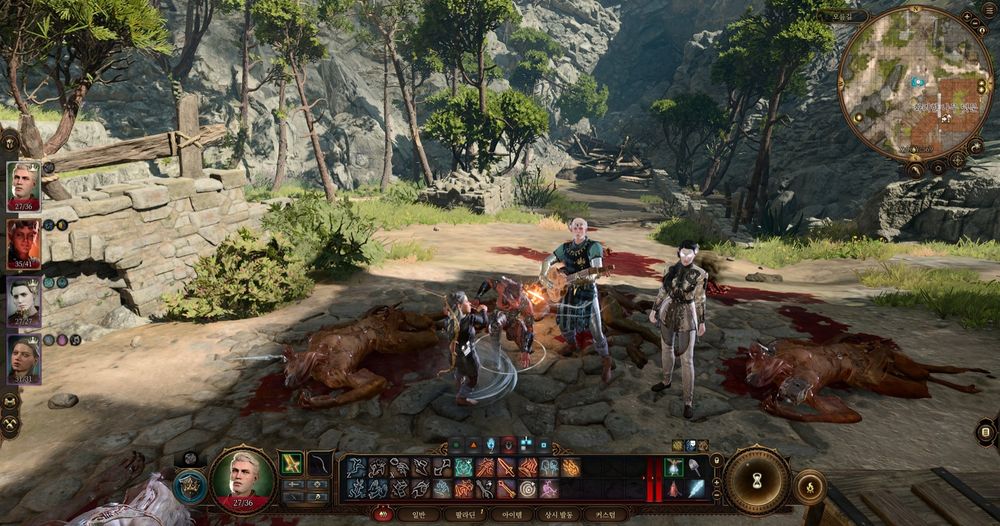Choose the bottom party member portrait

coord(23,355)
